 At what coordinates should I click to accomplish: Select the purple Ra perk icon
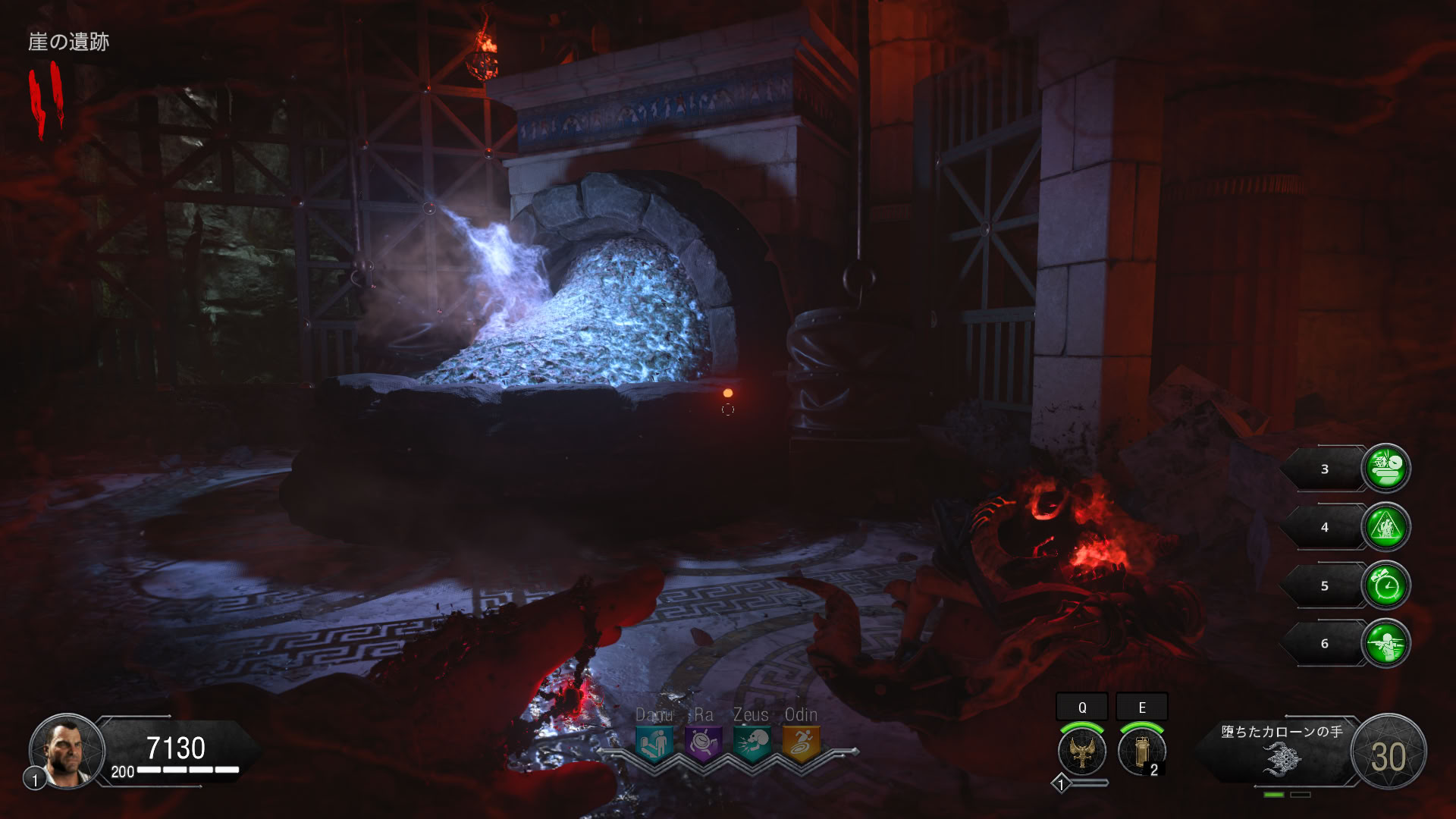pyautogui.click(x=703, y=743)
